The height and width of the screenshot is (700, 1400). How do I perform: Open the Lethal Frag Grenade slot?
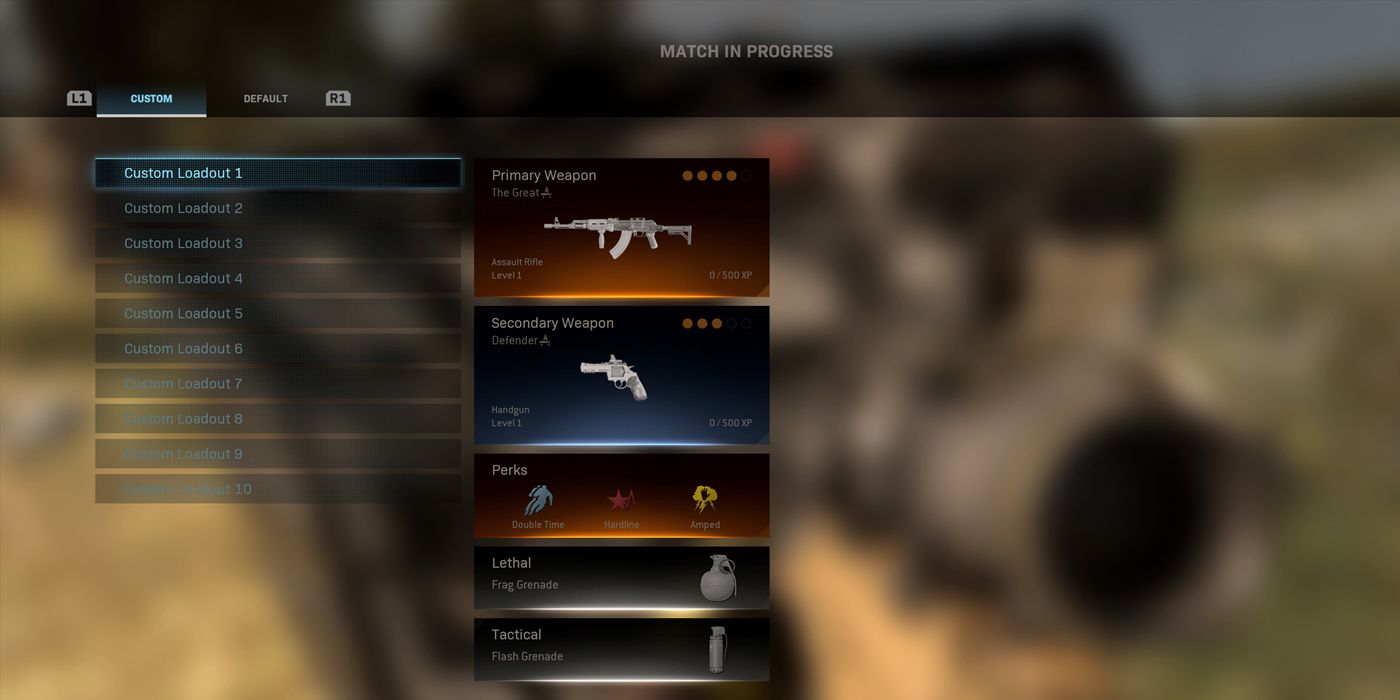pos(621,577)
